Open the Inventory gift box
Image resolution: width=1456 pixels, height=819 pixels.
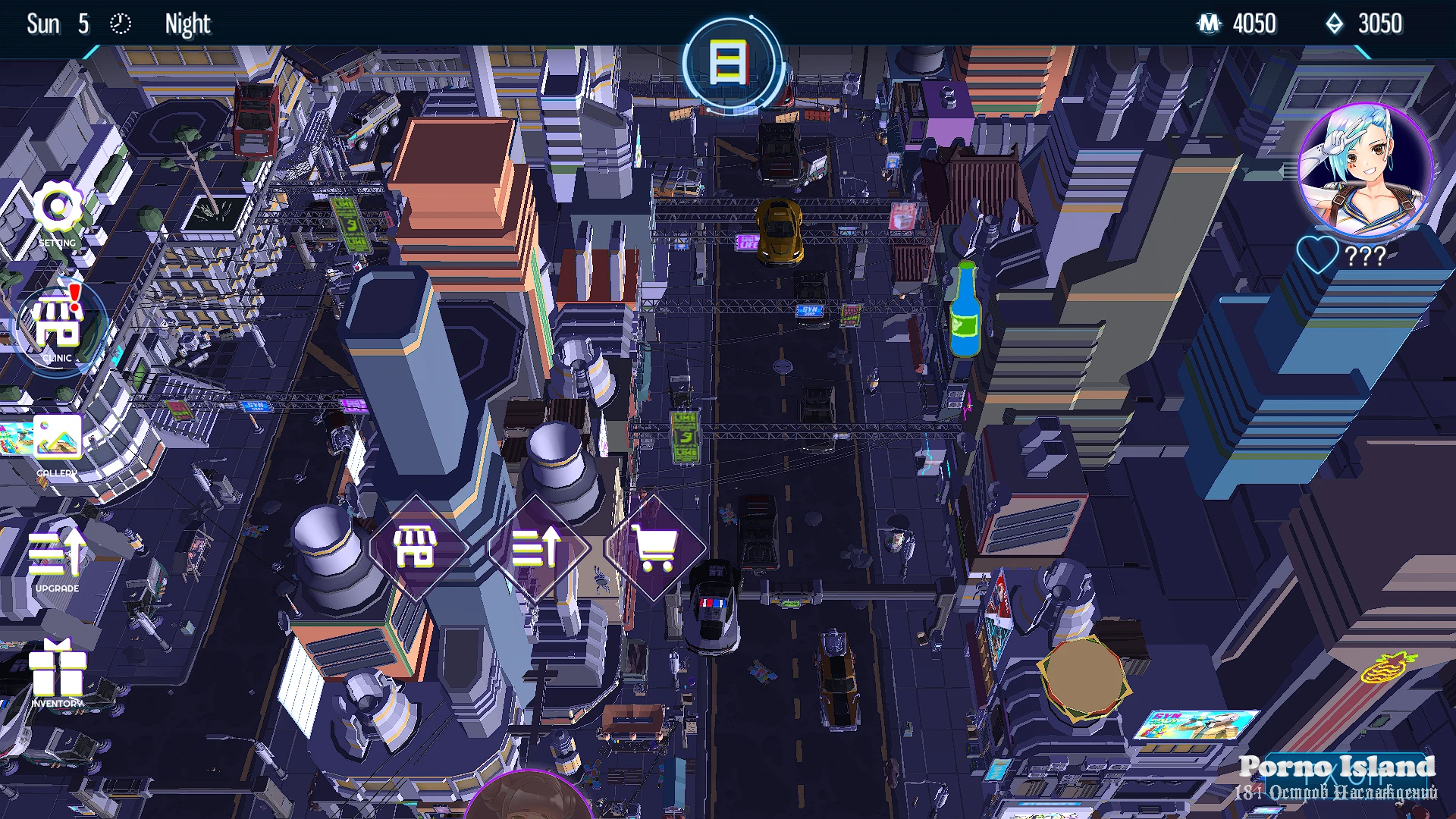tap(58, 671)
